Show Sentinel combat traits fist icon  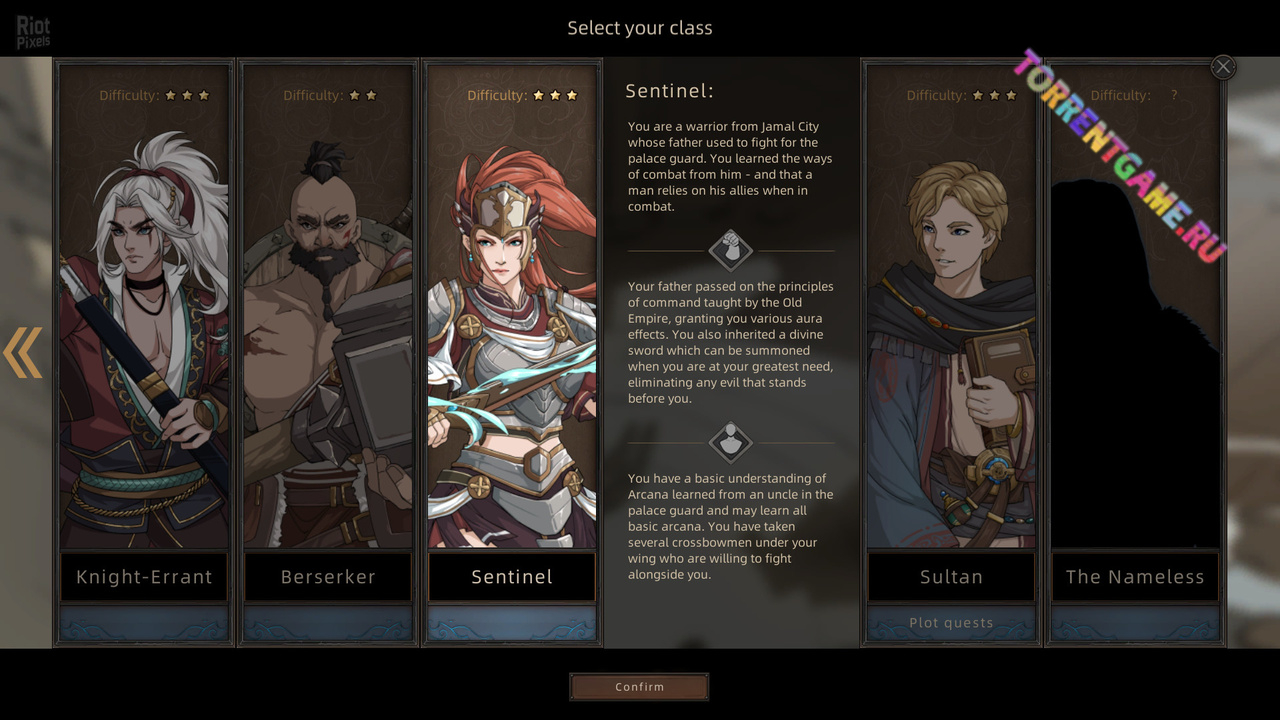point(731,250)
